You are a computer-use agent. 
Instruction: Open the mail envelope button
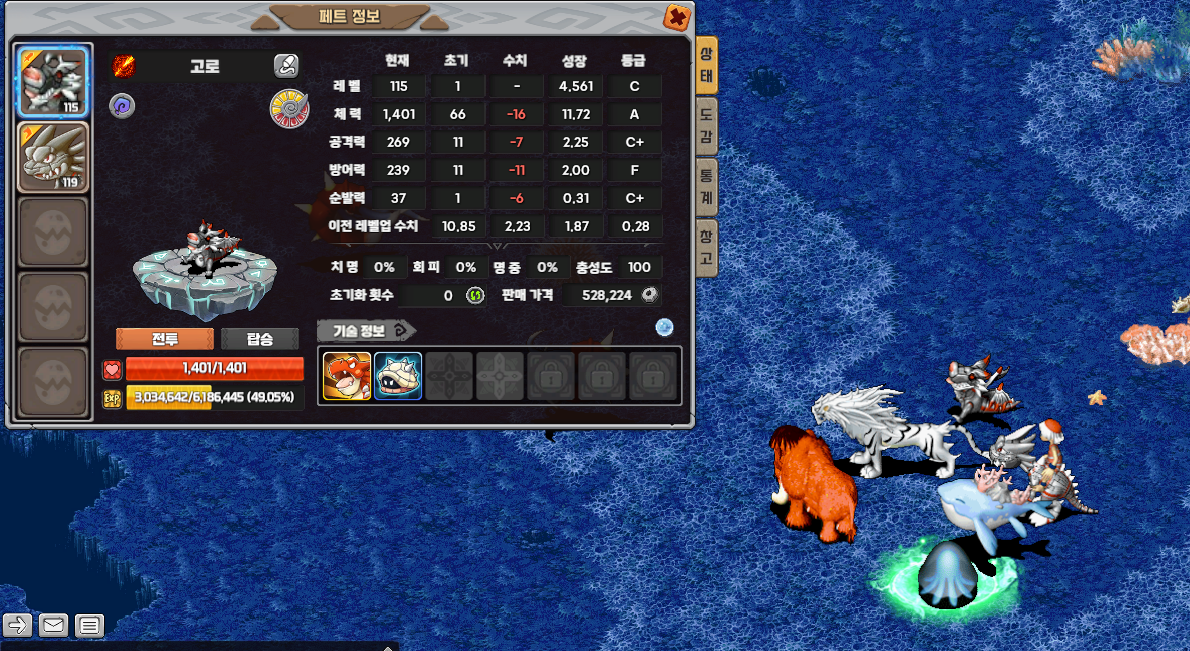(53, 626)
